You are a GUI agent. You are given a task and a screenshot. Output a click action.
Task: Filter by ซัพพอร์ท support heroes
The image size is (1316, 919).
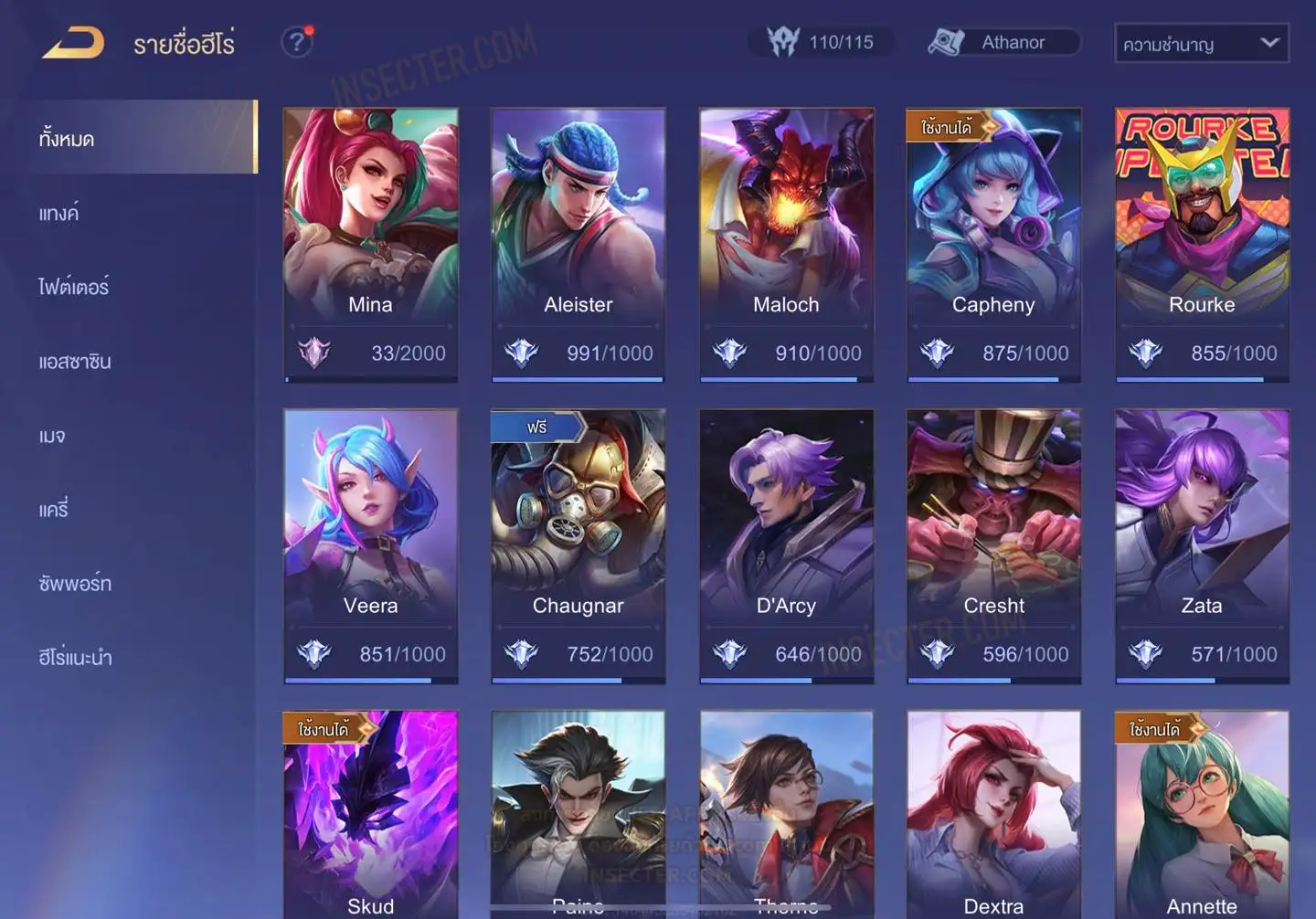coord(75,584)
